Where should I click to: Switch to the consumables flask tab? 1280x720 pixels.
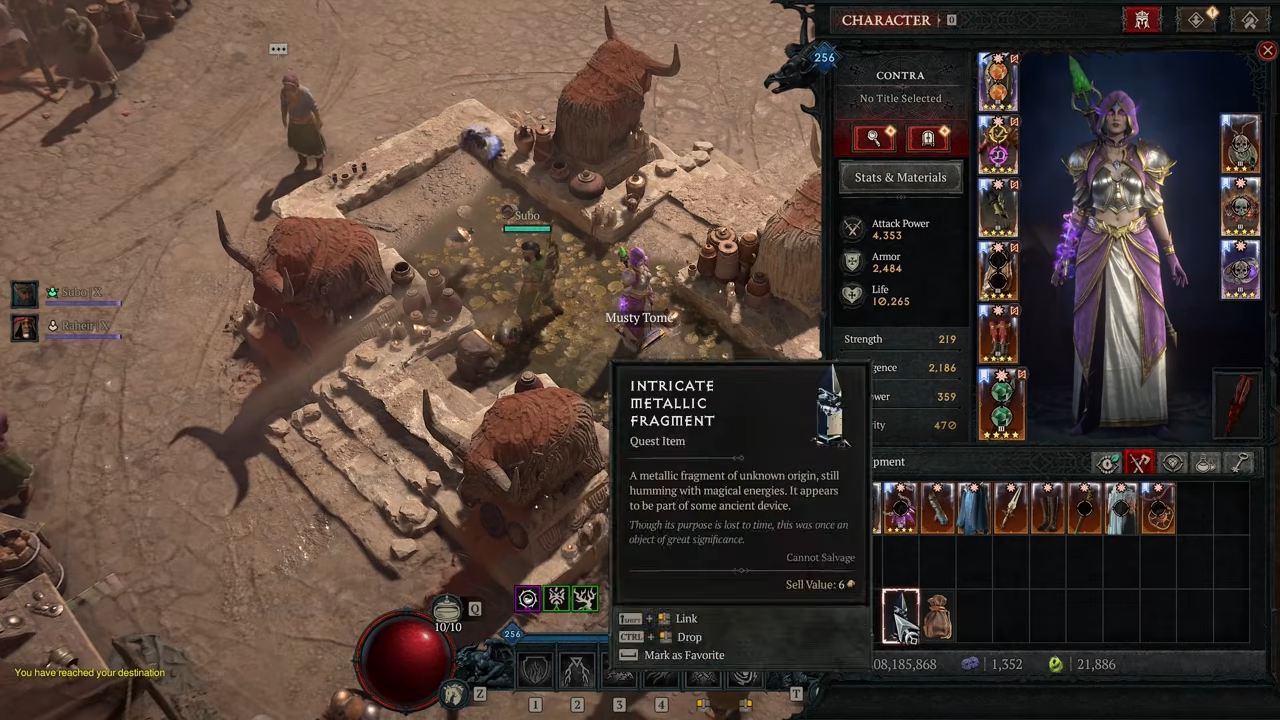tap(1206, 462)
